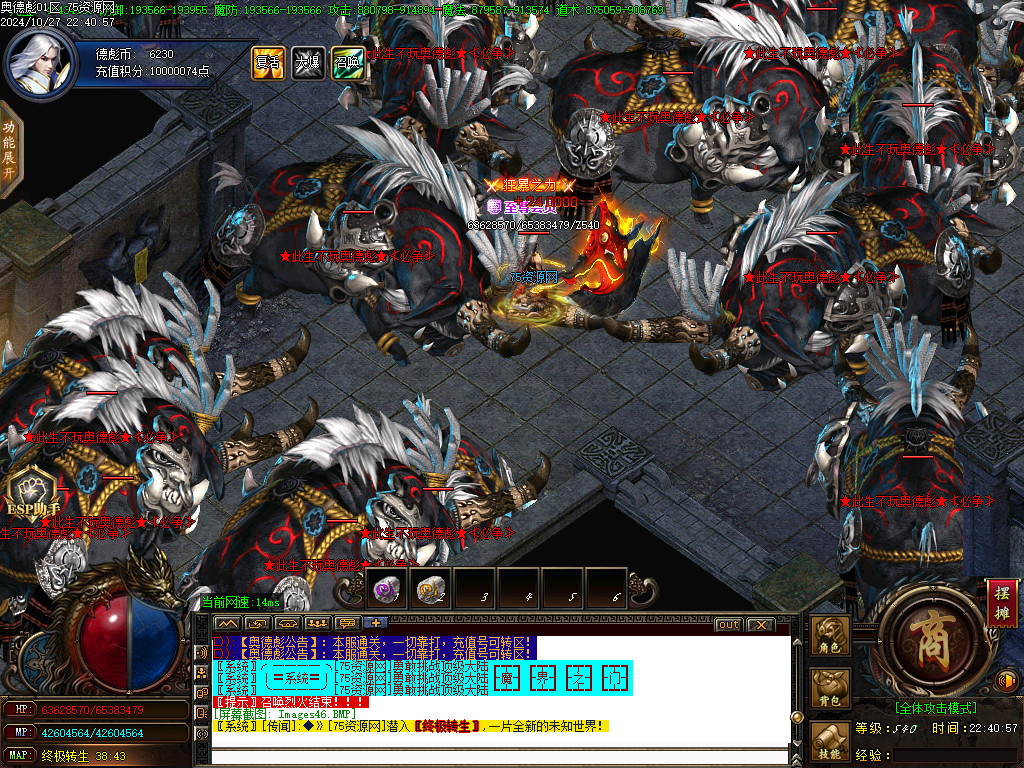Screen dimensions: 1024x768
Task: Activate the 复活 revive skill icon
Action: click(267, 62)
